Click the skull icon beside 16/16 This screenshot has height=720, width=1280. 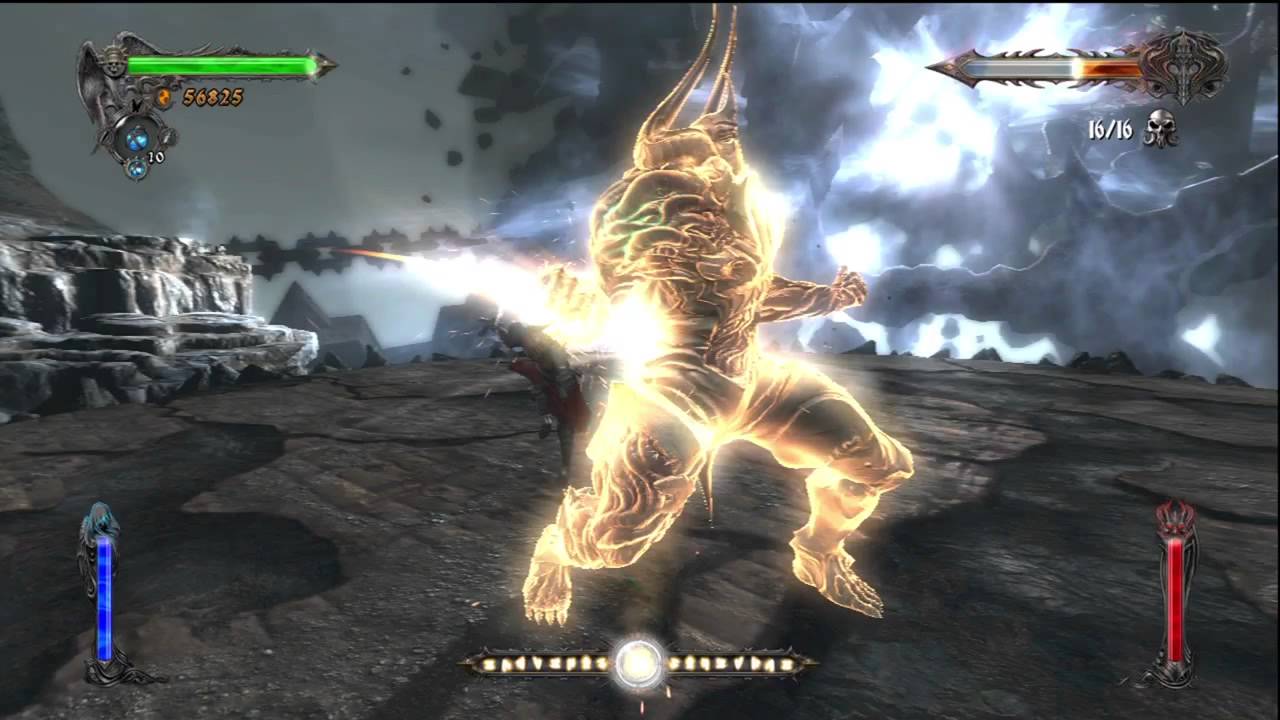(1159, 129)
